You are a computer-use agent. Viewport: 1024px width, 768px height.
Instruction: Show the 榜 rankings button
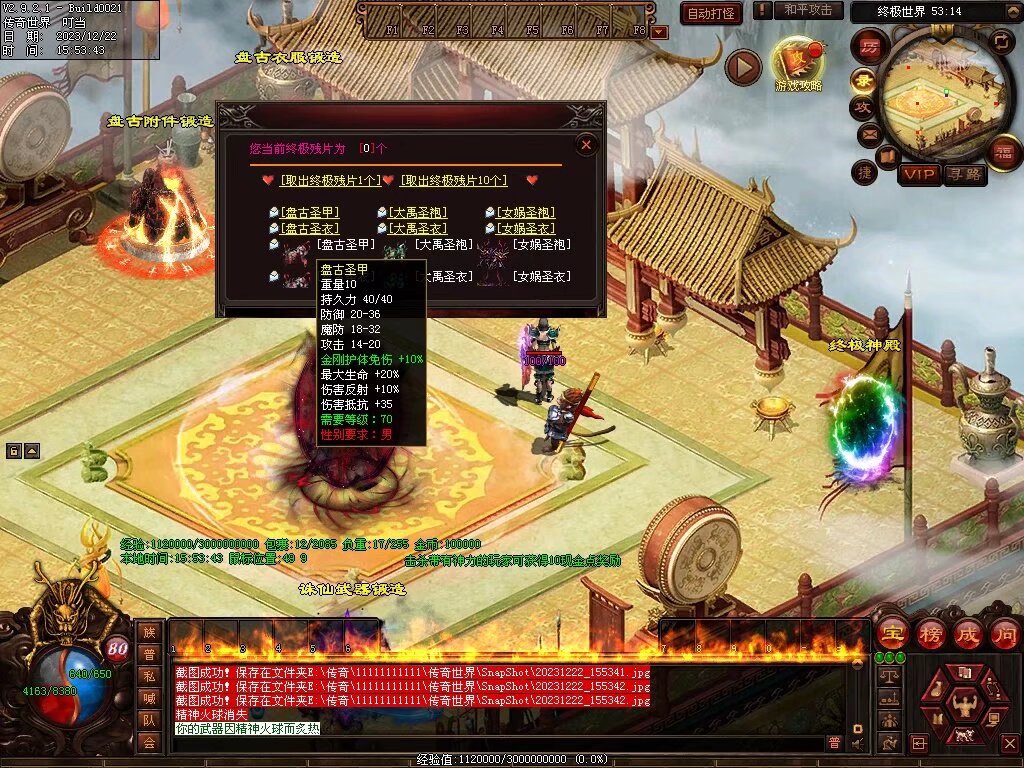pos(930,633)
